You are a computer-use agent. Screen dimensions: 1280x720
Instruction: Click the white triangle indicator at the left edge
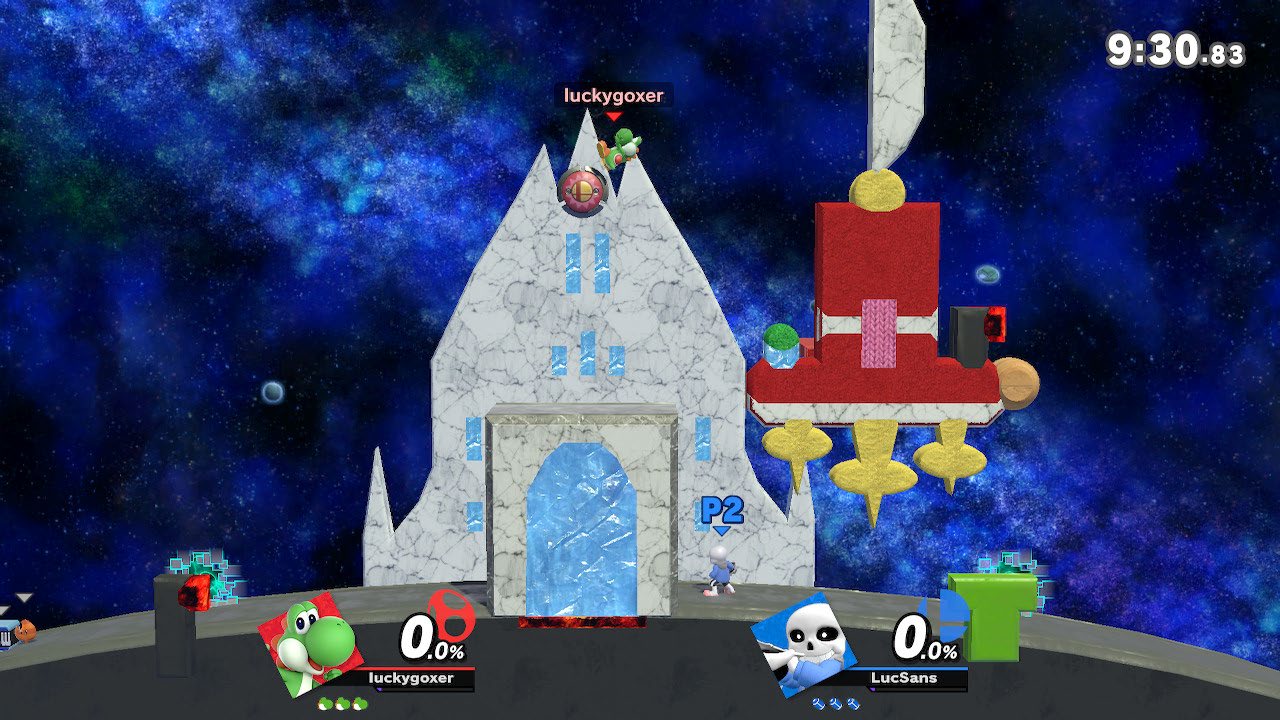[22, 597]
